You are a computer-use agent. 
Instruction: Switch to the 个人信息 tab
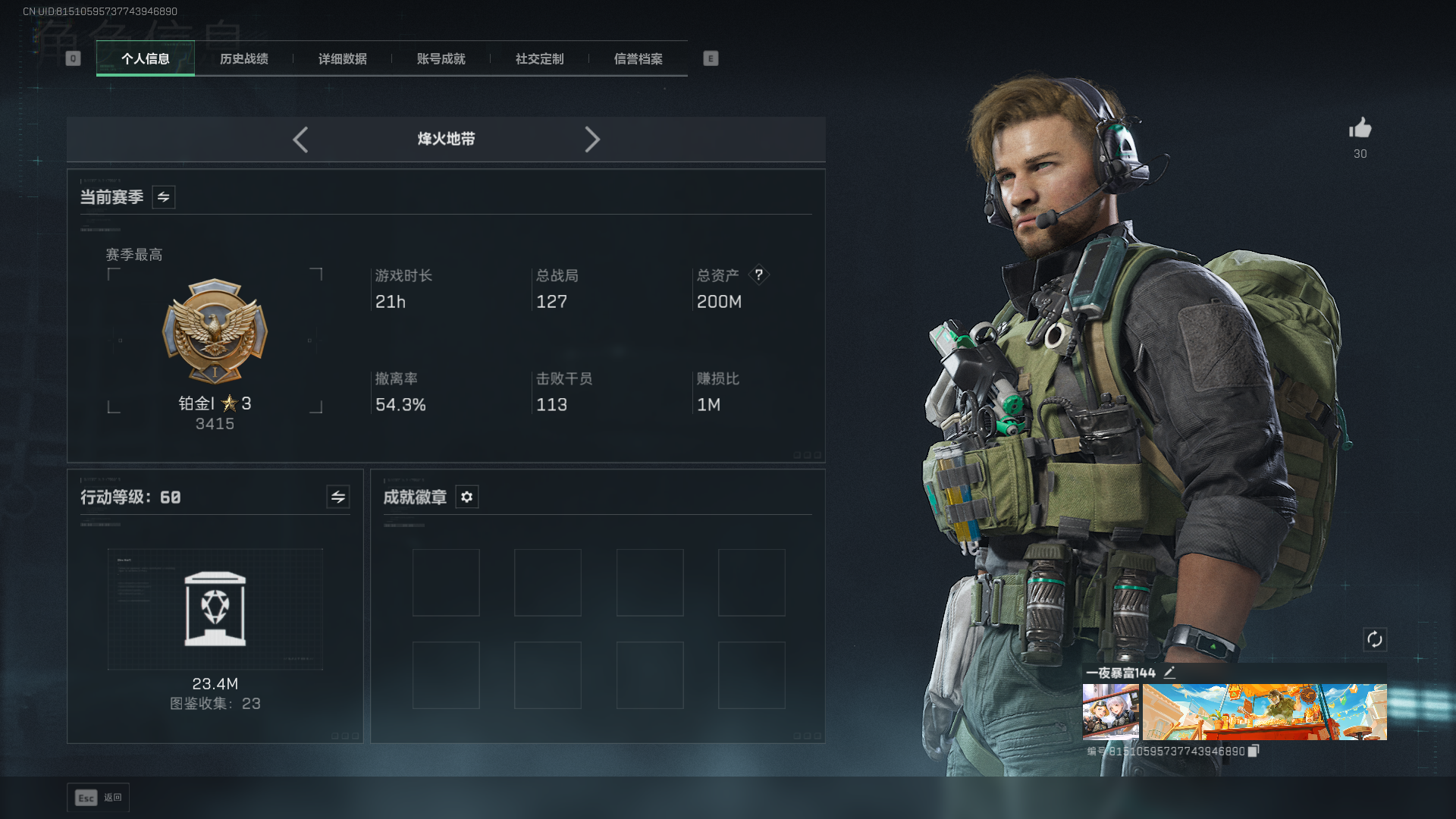click(x=145, y=59)
